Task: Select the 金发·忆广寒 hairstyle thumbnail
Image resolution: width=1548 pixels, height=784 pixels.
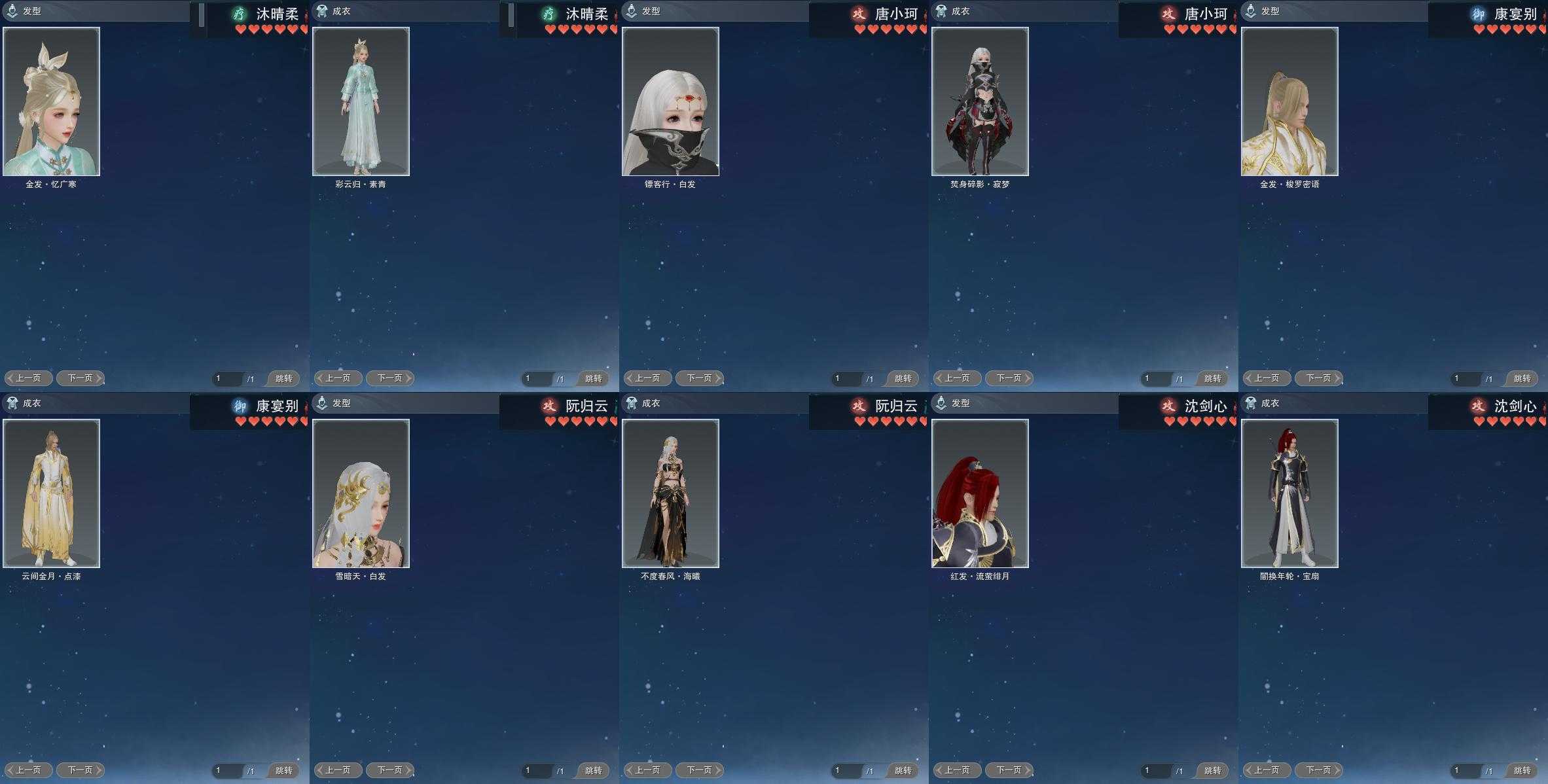Action: point(51,101)
